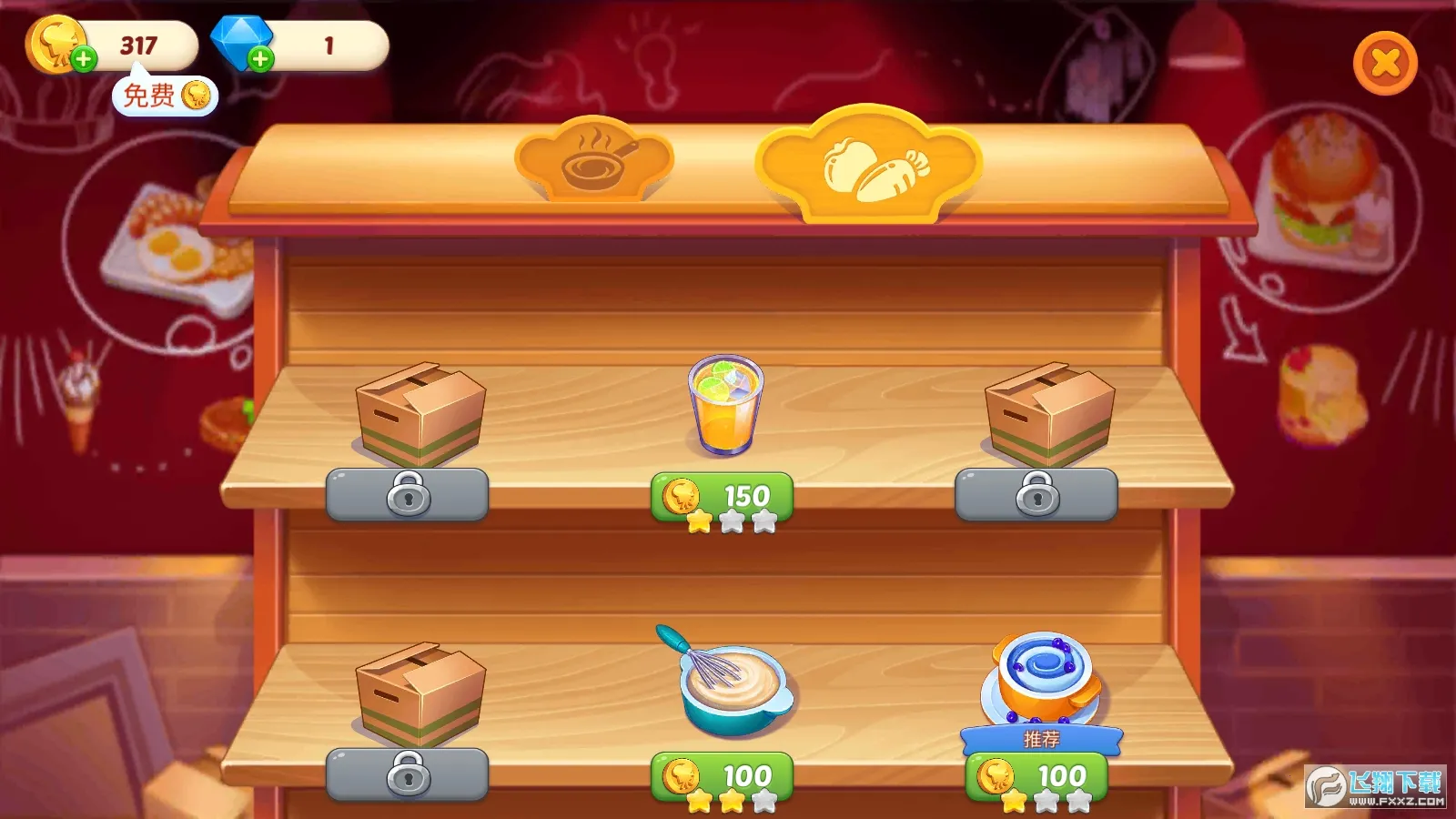Screen dimensions: 1456x819
Task: Buy the juice drink for 150 coins
Action: click(722, 496)
